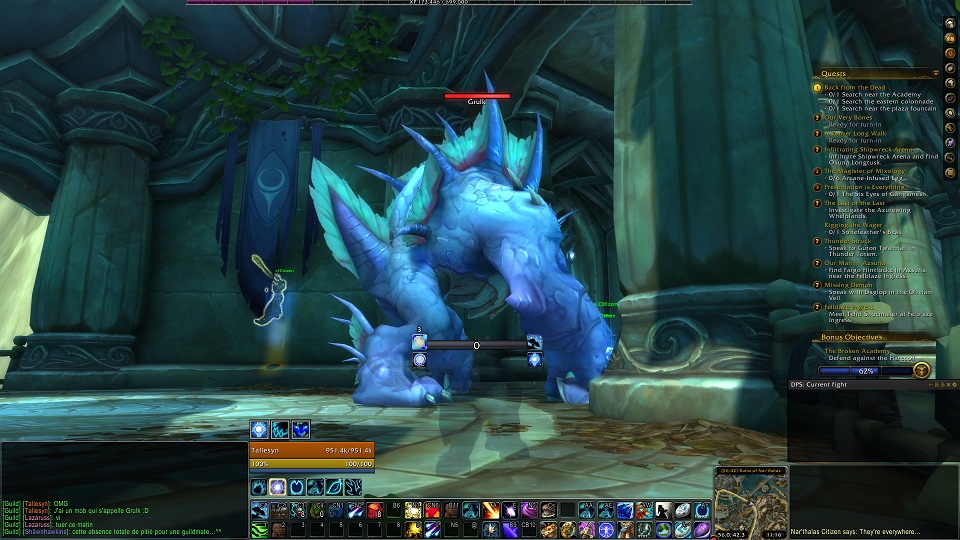This screenshot has width=960, height=540.
Task: Click the glowing white orb buff icon
Action: (258, 429)
